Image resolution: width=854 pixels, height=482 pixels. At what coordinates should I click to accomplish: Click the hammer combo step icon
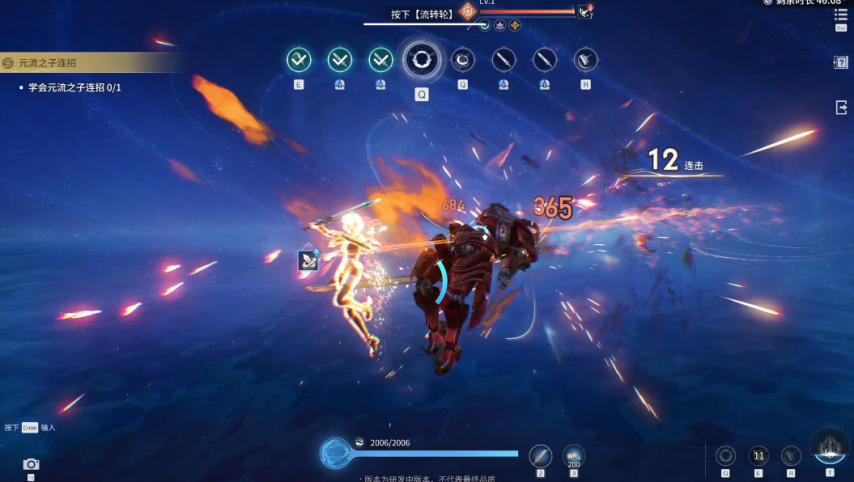pyautogui.click(x=585, y=60)
